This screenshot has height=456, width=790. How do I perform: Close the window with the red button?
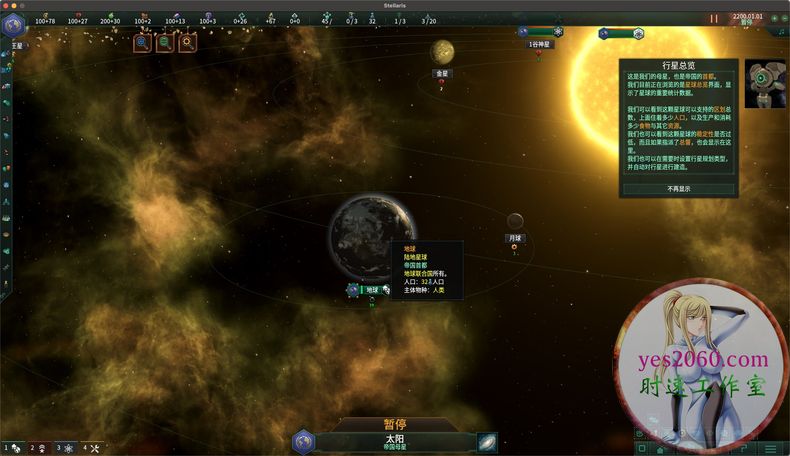8,5
